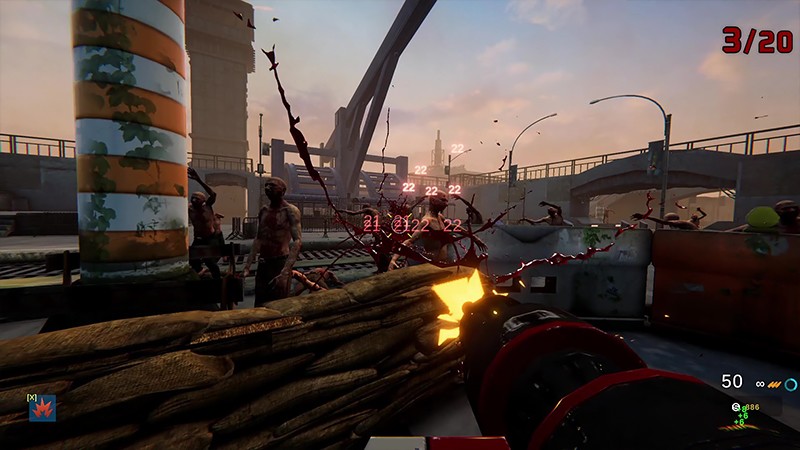Image resolution: width=800 pixels, height=450 pixels.
Task: Select the orange bullets ammo-type icon
Action: point(774,384)
